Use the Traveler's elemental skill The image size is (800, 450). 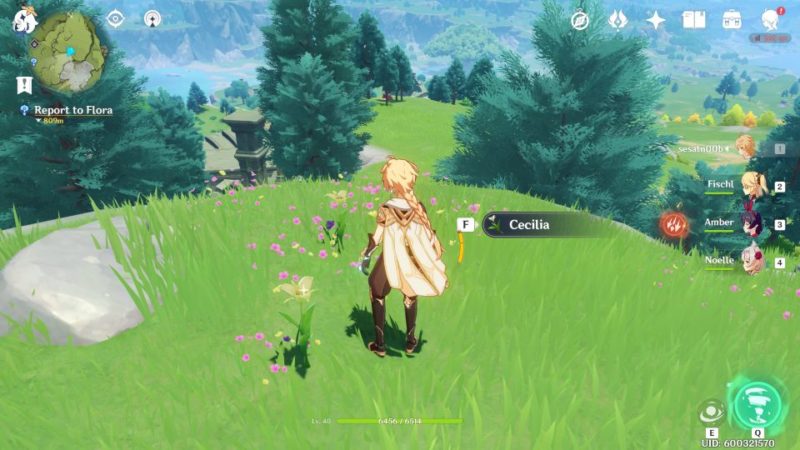coord(711,412)
